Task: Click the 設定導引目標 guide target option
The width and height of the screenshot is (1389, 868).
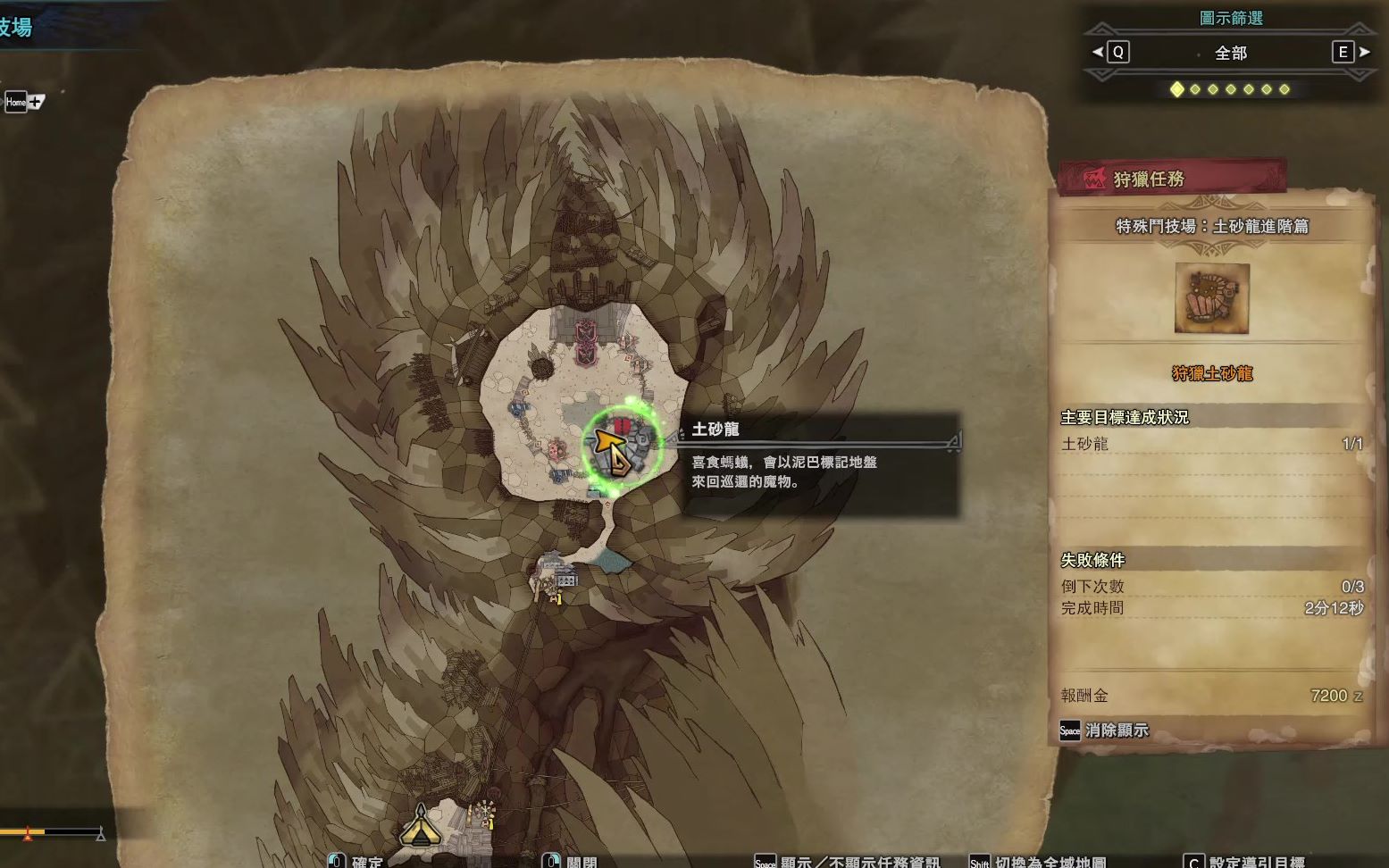Action: pos(1255,861)
